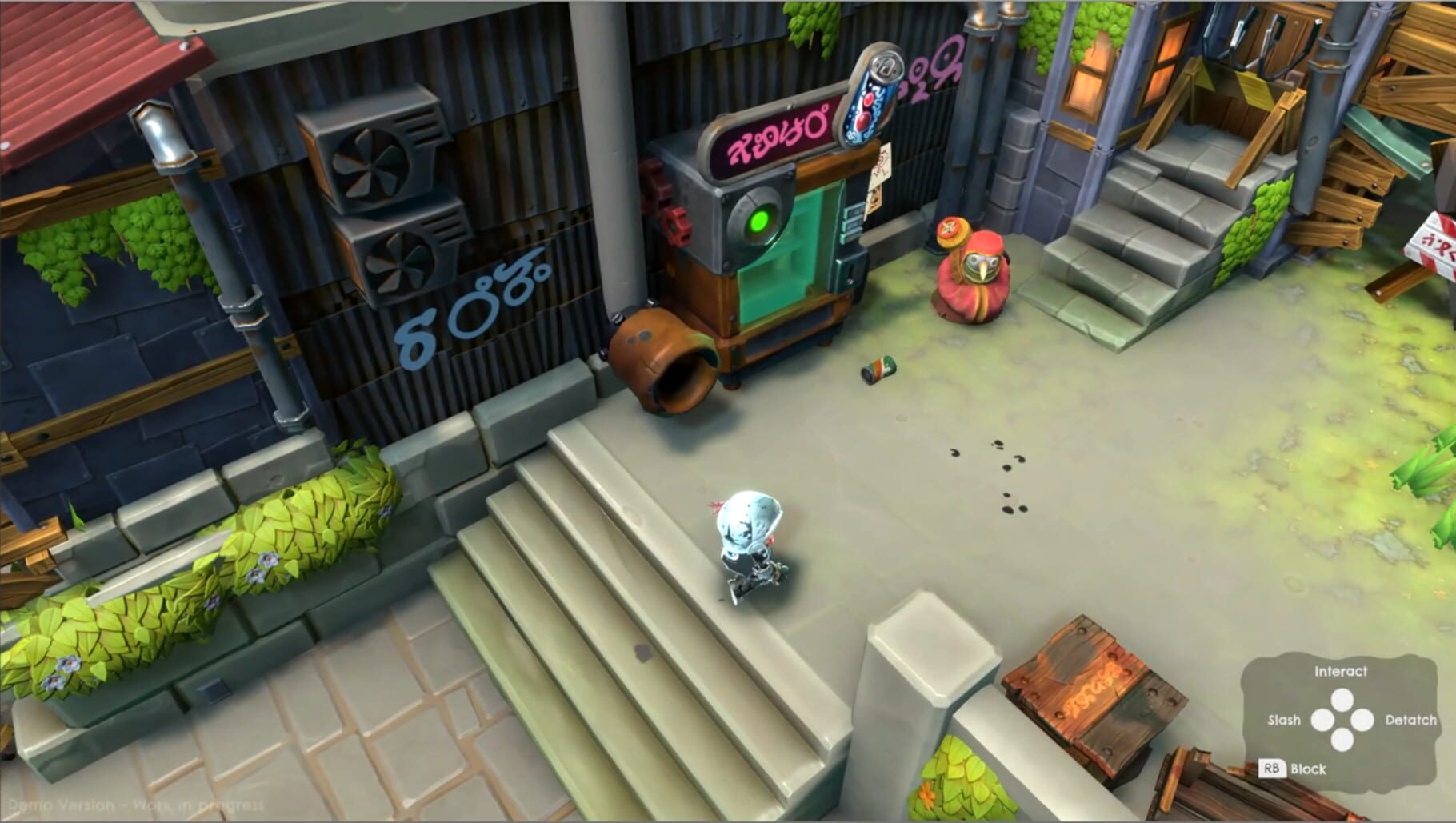Toggle the right Detatch button on the d-pad

pos(1362,720)
